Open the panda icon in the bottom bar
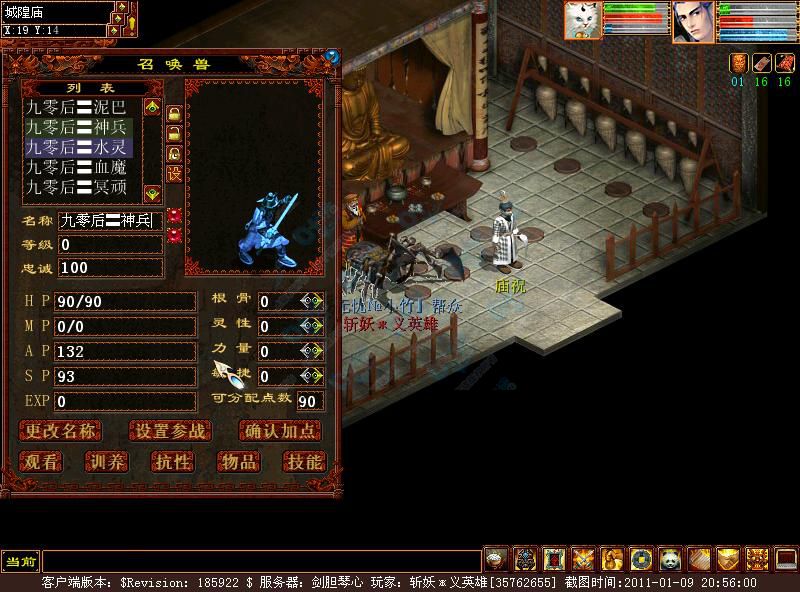This screenshot has width=800, height=592. [x=669, y=558]
